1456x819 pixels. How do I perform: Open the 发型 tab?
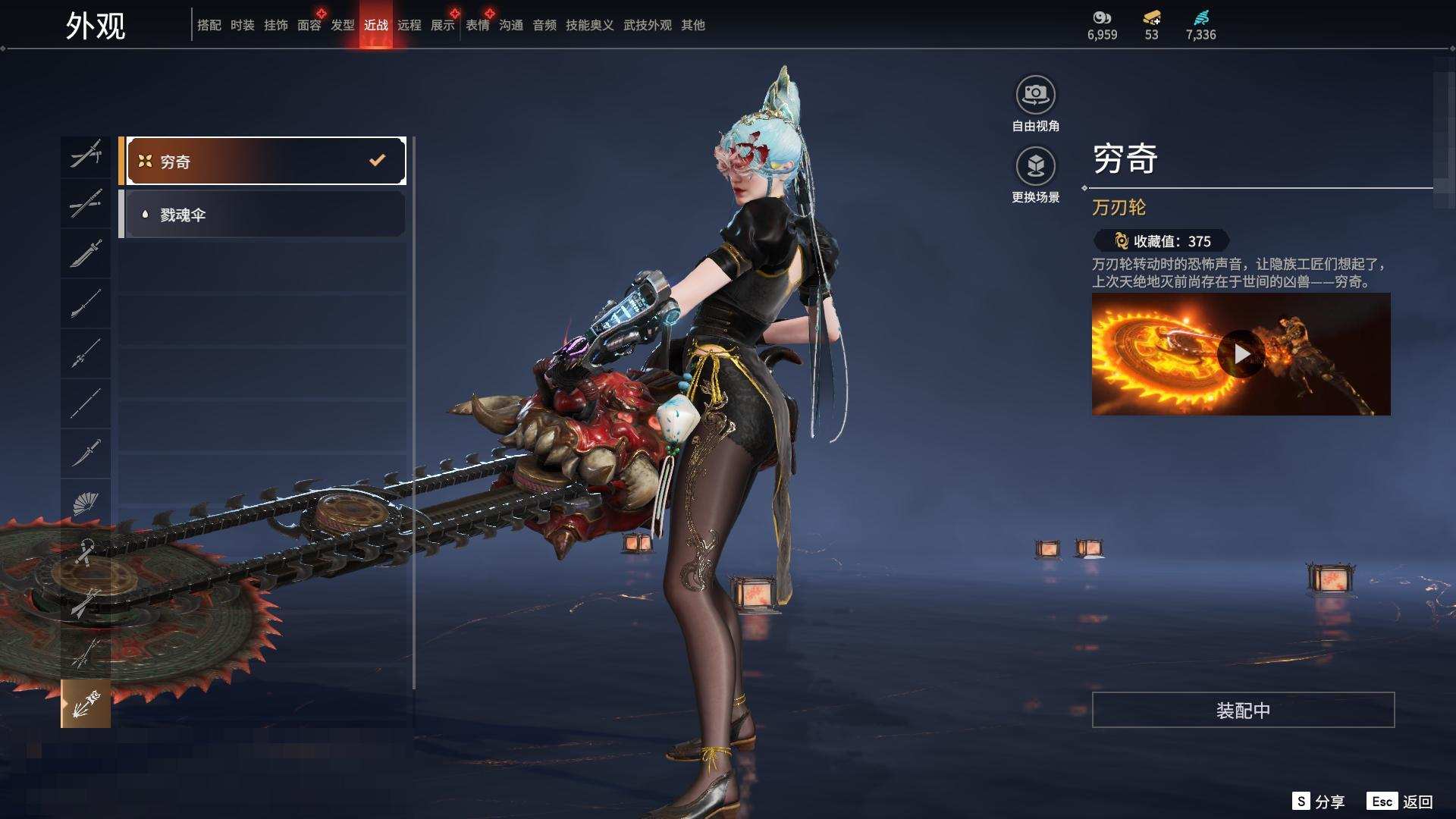[343, 25]
